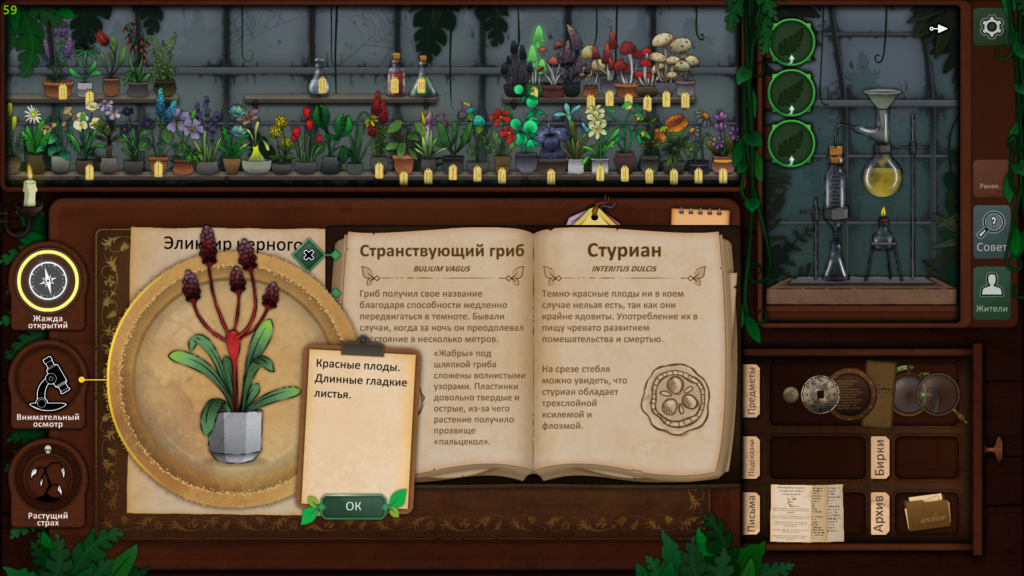This screenshot has height=576, width=1024.
Task: Show the "Ранее" recap
Action: [990, 183]
